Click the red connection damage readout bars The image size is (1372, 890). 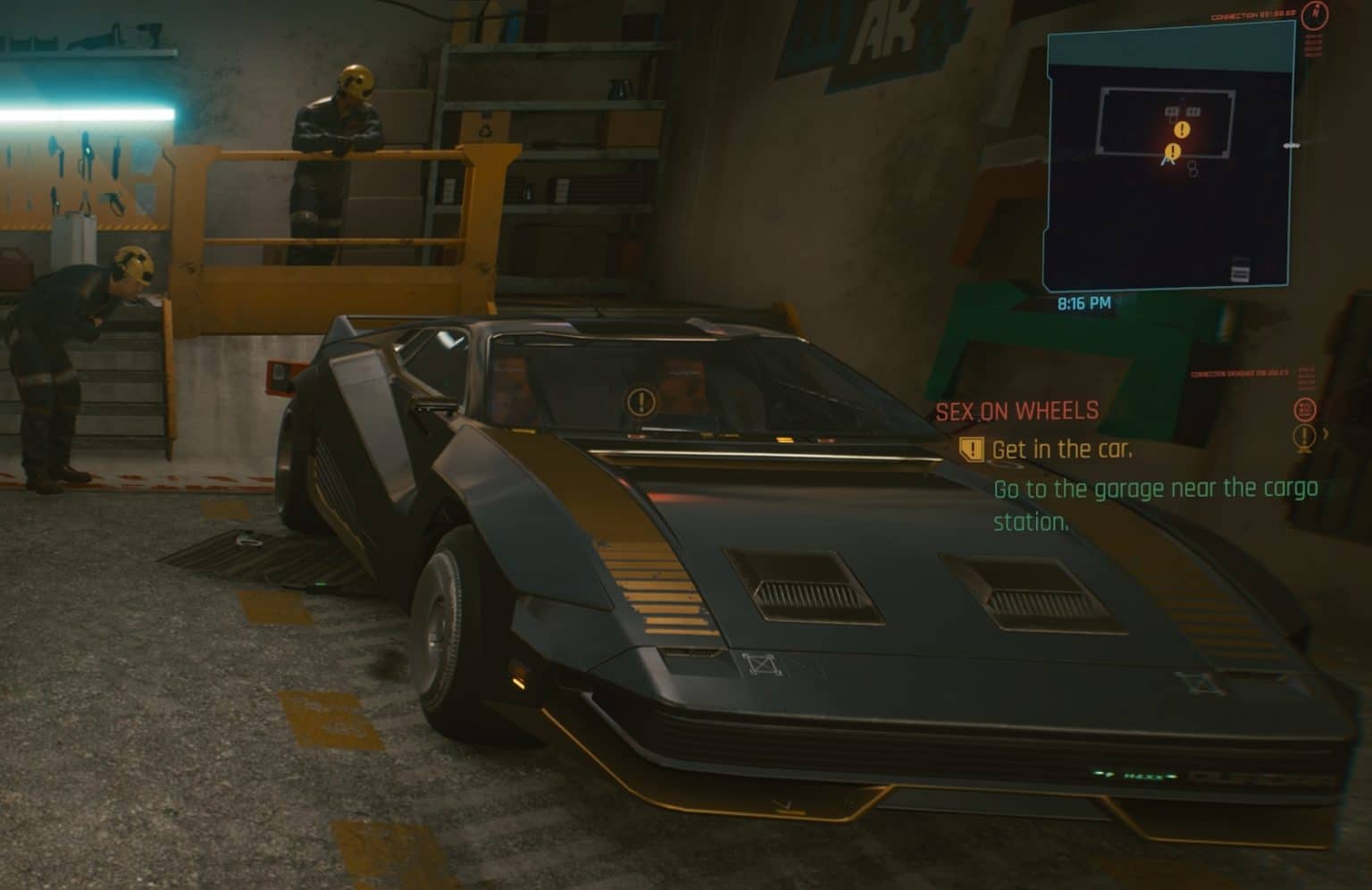coord(1307,379)
